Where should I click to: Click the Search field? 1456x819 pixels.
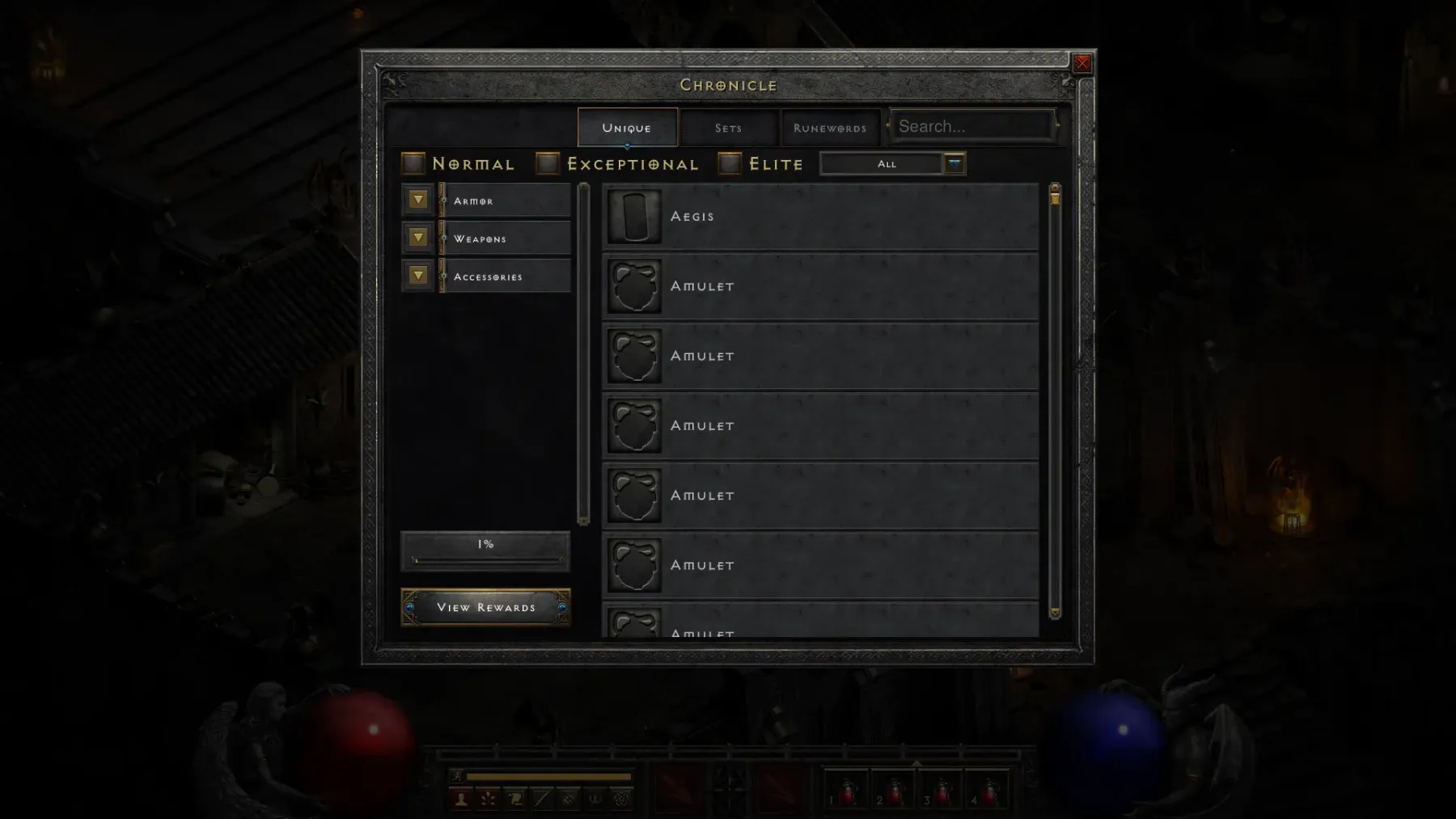tap(971, 127)
